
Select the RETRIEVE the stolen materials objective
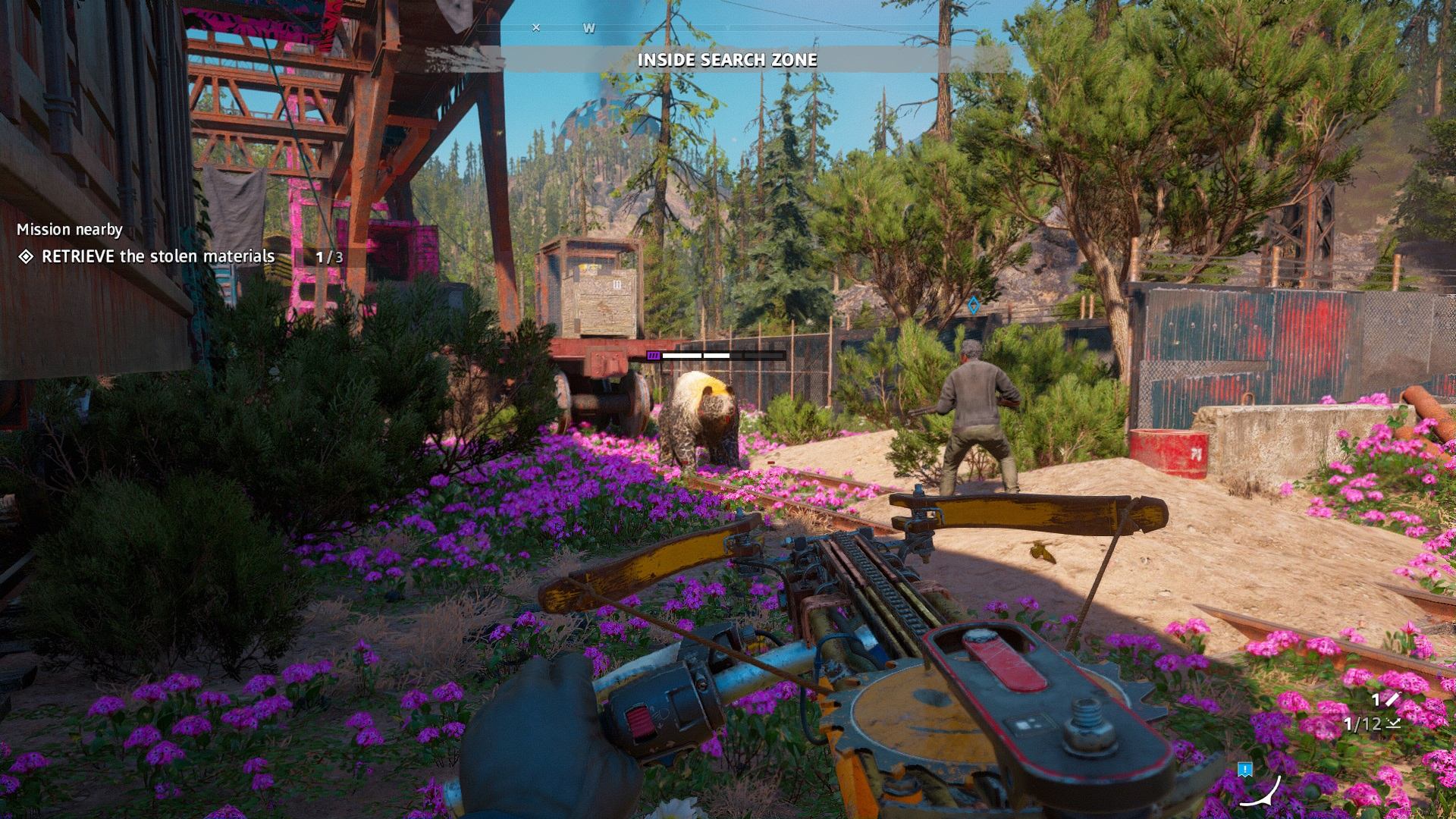(158, 256)
